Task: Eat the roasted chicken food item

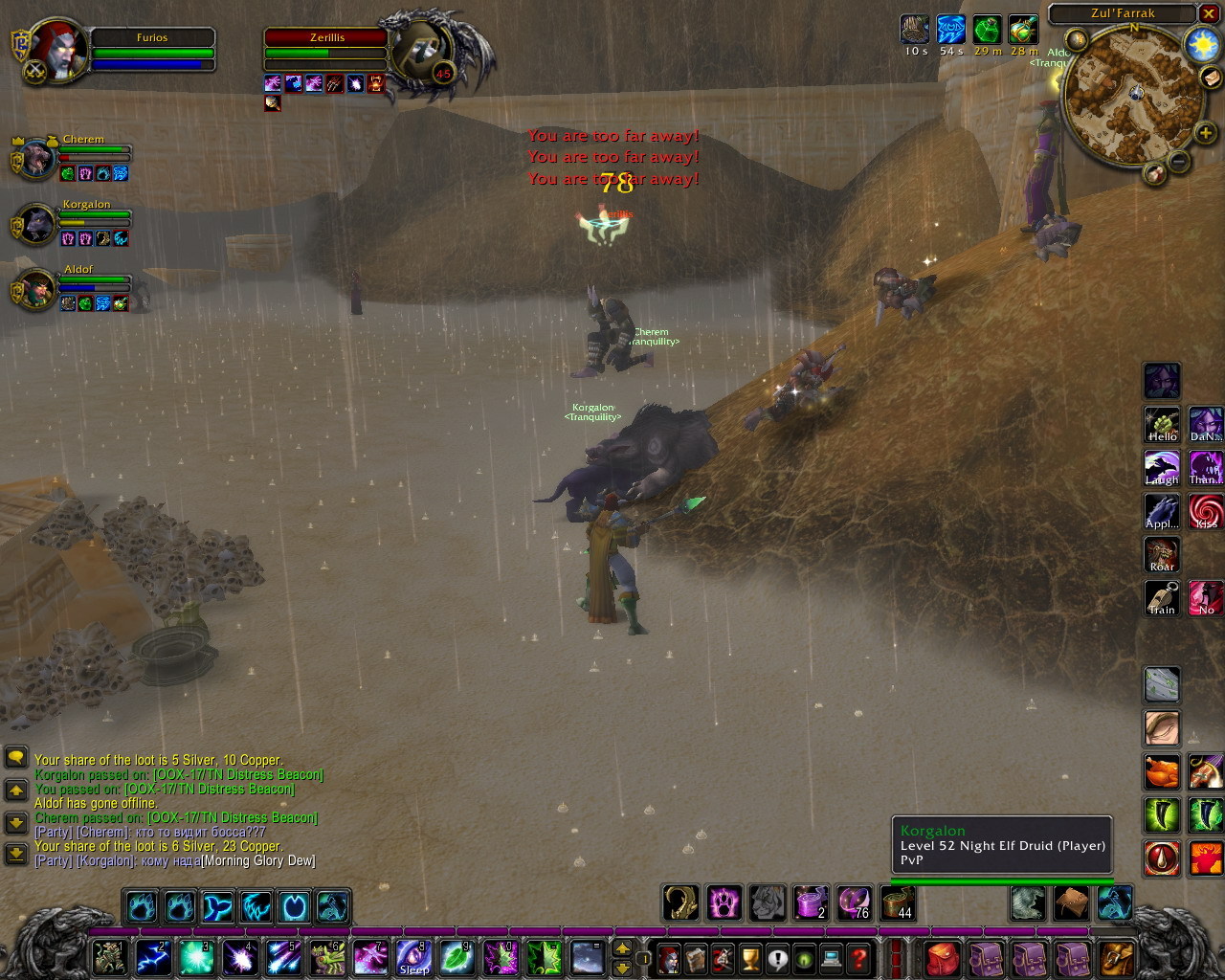Action: 1162,771
